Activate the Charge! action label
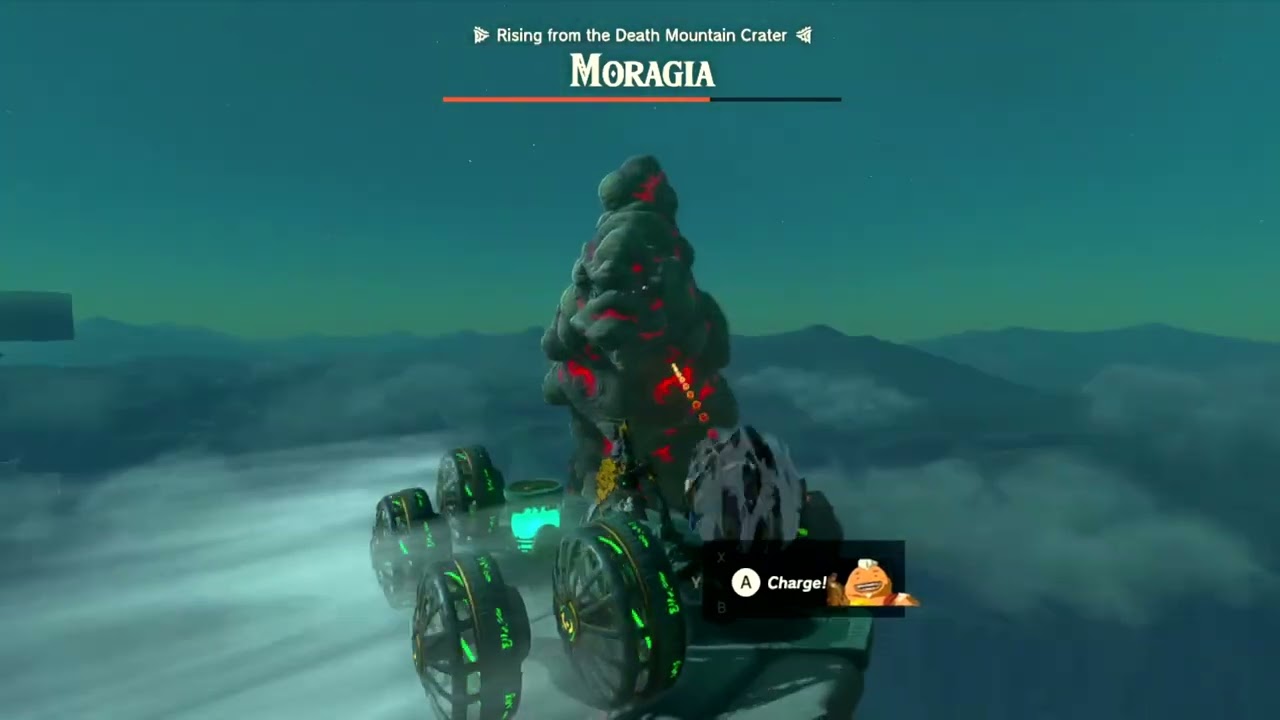The height and width of the screenshot is (720, 1280). click(x=797, y=582)
